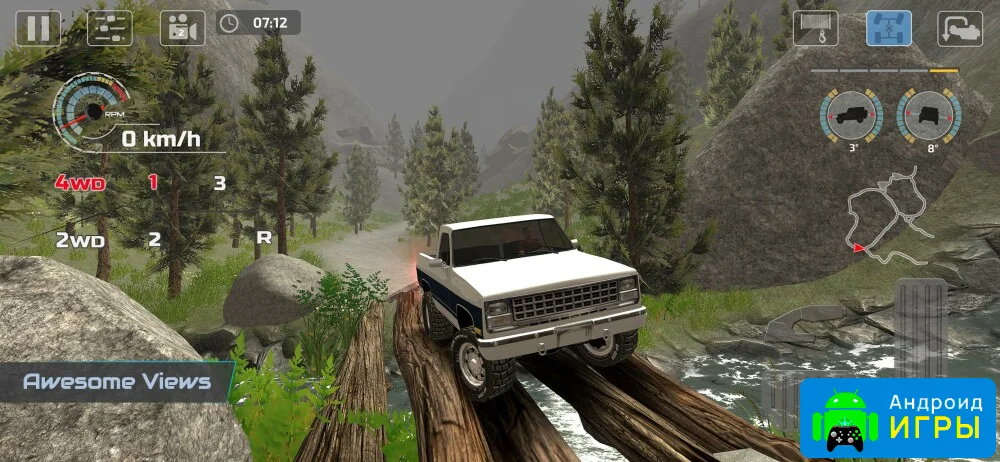The image size is (1000, 462).
Task: Shift into reverse gear R
Action: coord(264,238)
